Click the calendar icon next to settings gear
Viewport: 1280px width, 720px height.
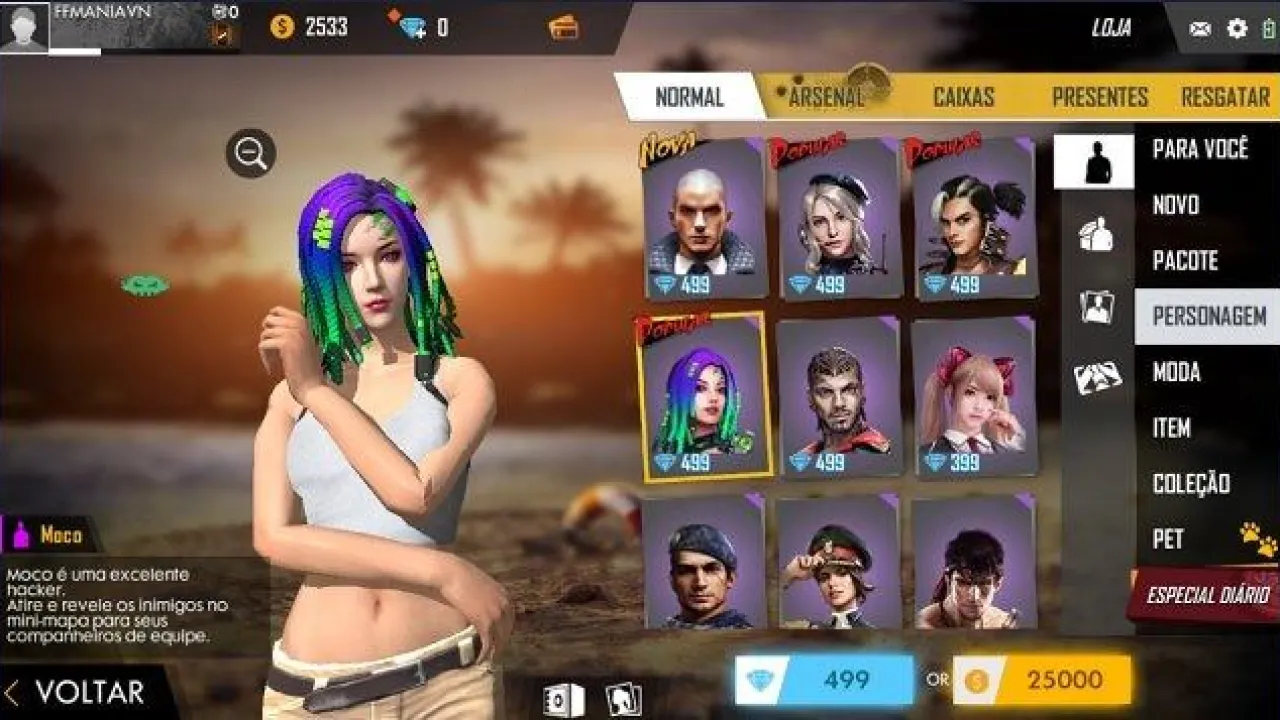[x=1268, y=27]
